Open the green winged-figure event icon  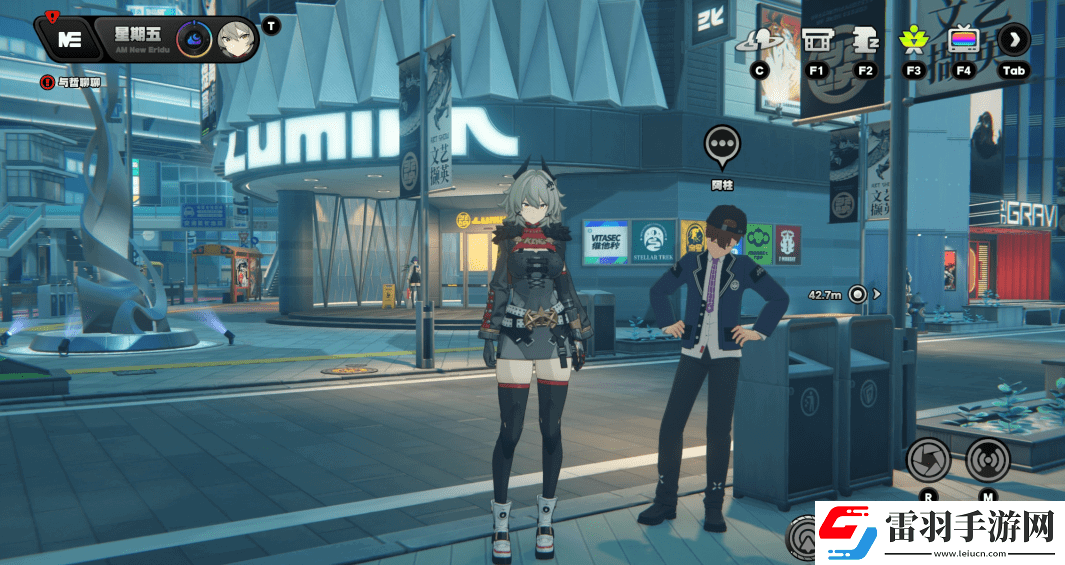[913, 40]
